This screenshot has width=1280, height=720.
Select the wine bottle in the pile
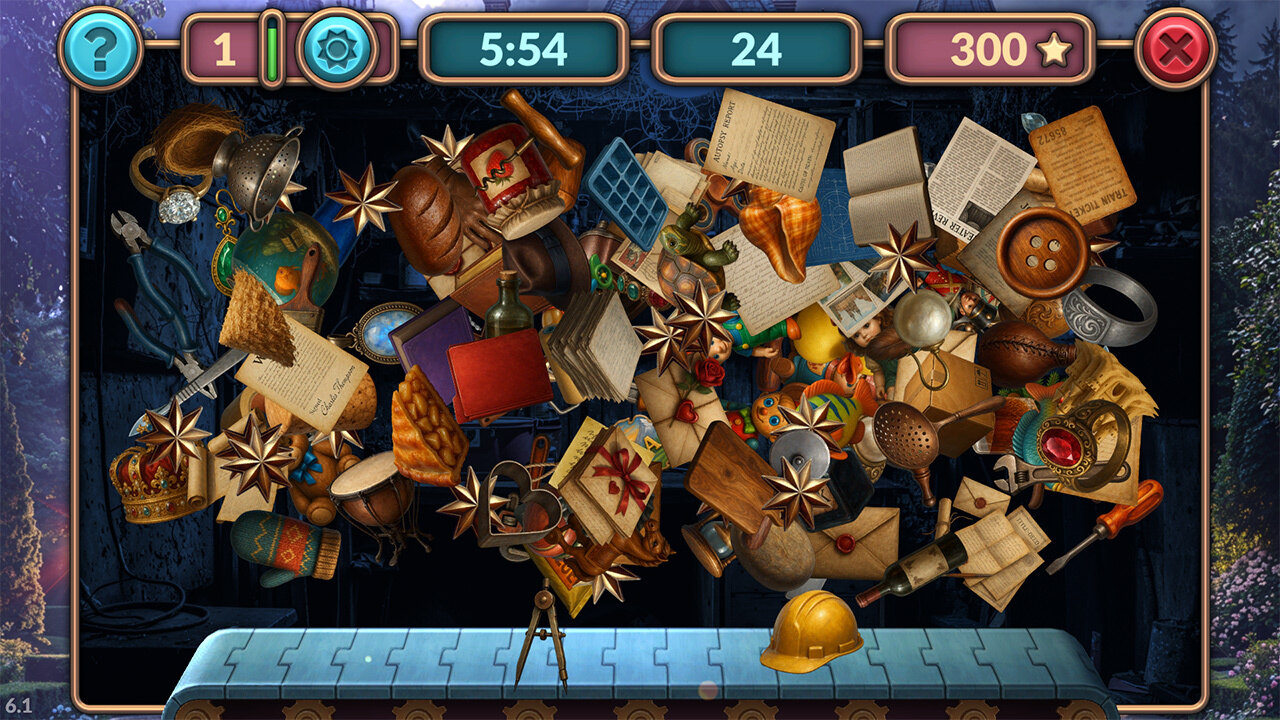click(x=911, y=569)
